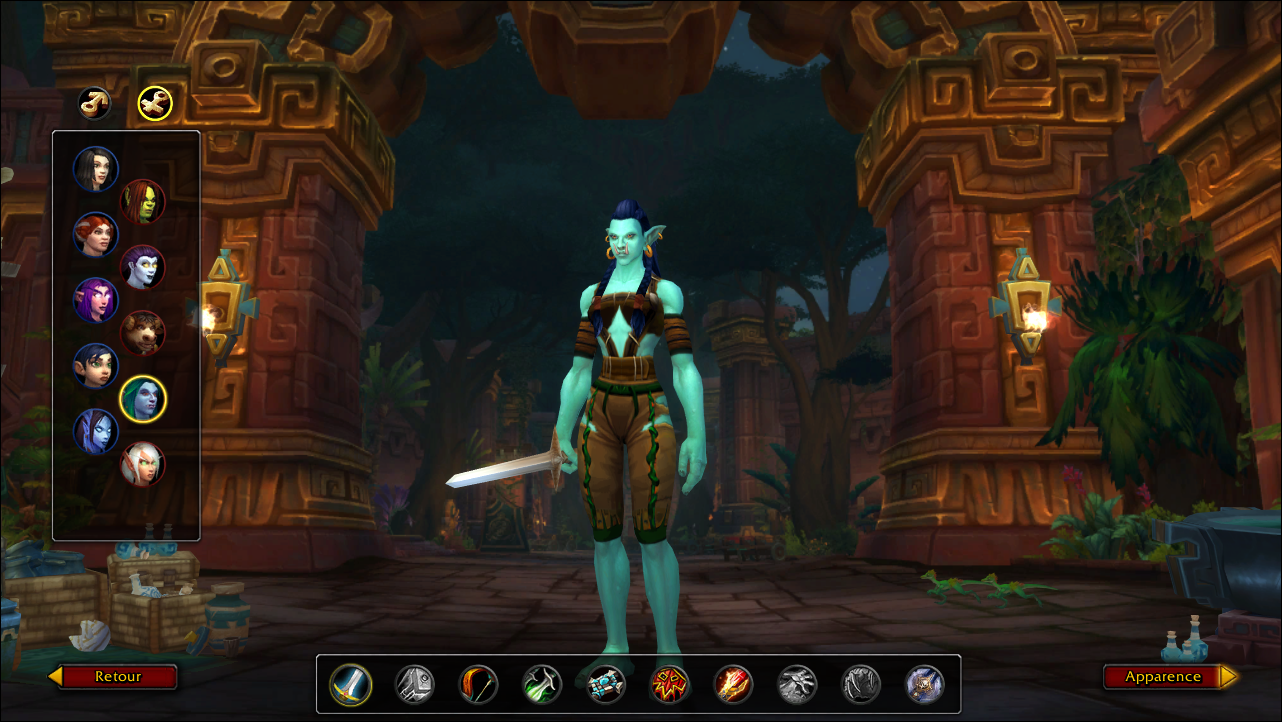Pick the blue-skinned Draenei portrait
The width and height of the screenshot is (1282, 722).
(x=96, y=431)
